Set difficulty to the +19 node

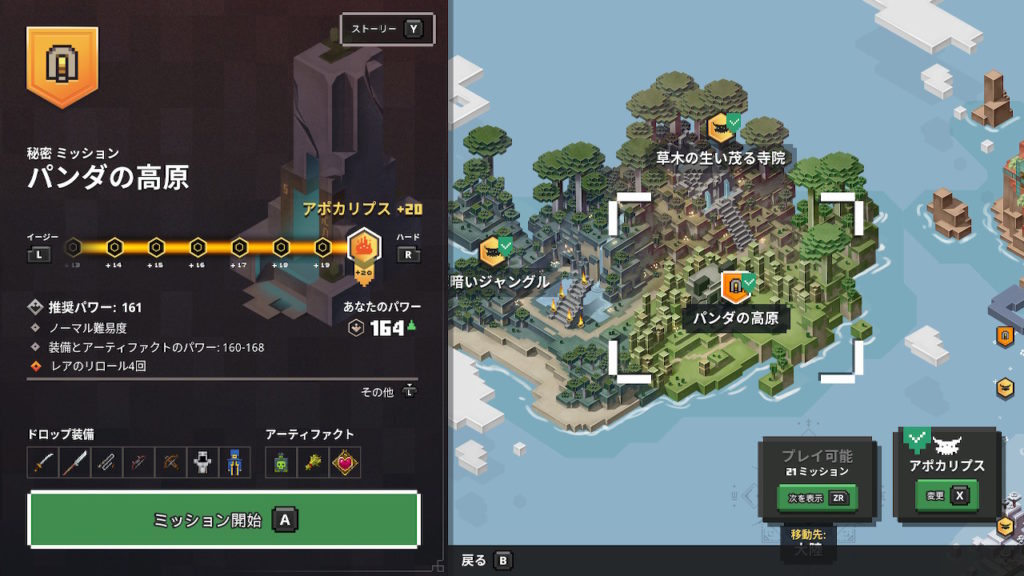coord(323,247)
